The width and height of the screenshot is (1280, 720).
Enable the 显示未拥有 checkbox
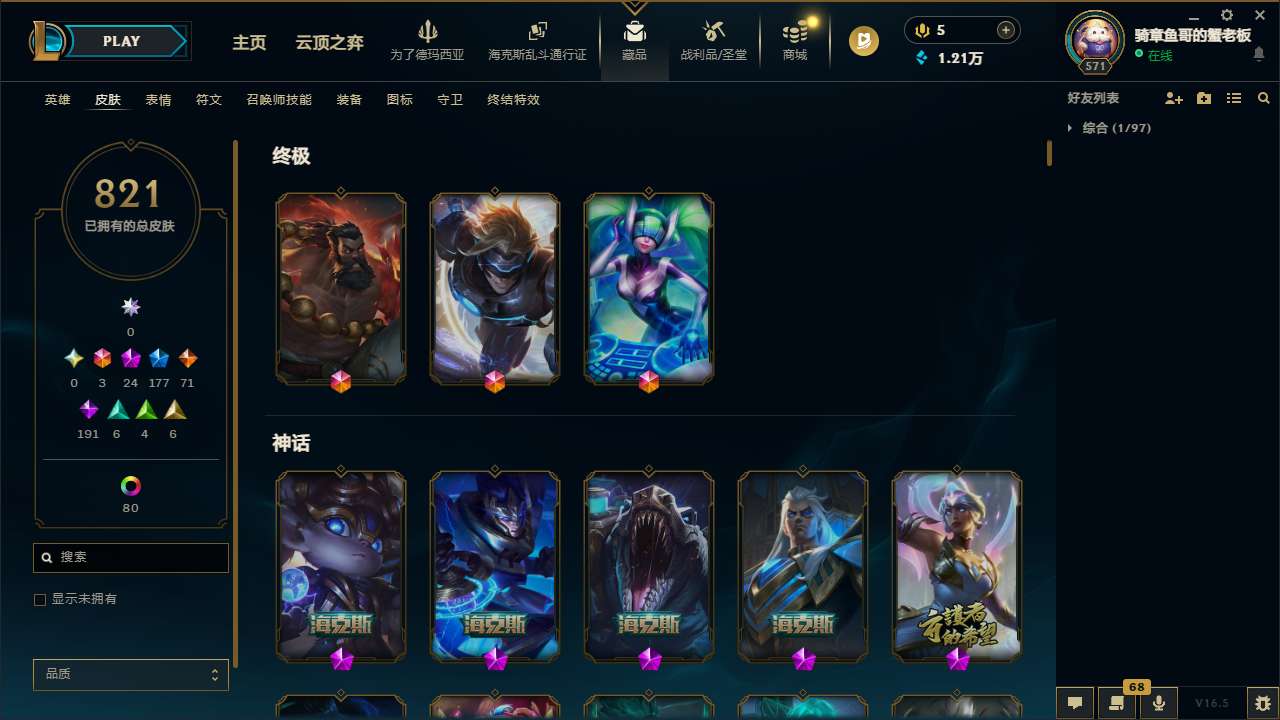pos(40,599)
